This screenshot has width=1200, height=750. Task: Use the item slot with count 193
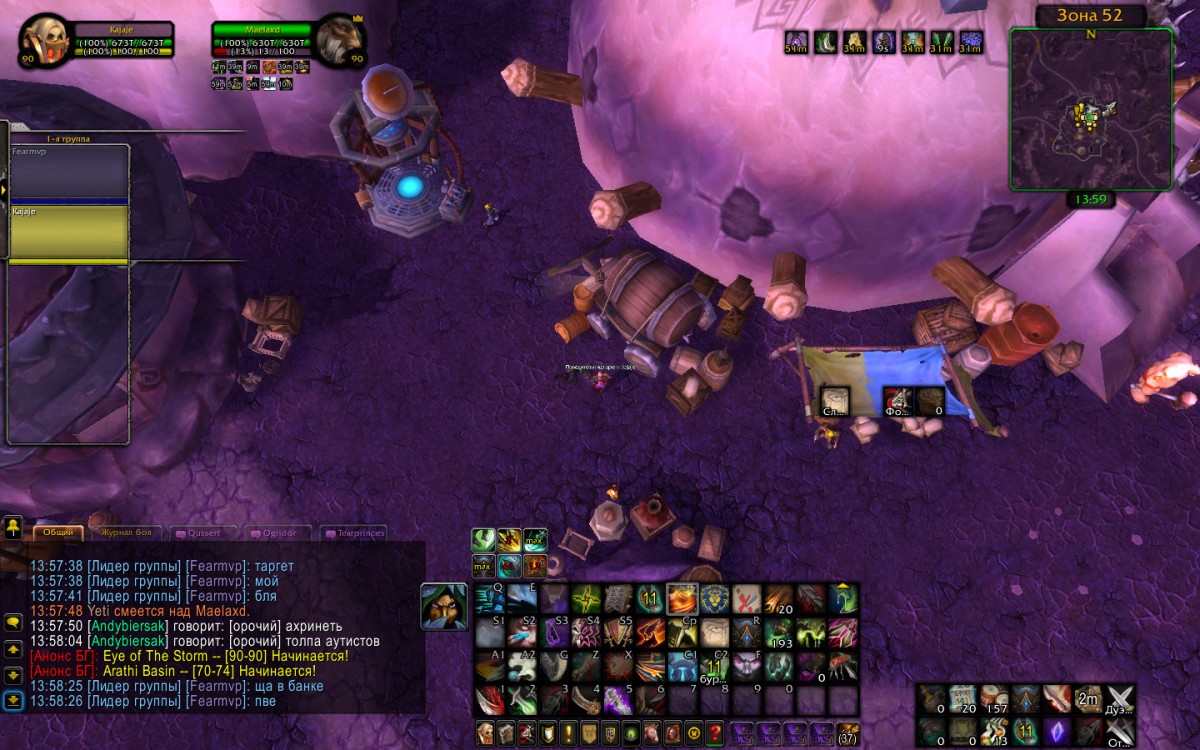pos(778,632)
